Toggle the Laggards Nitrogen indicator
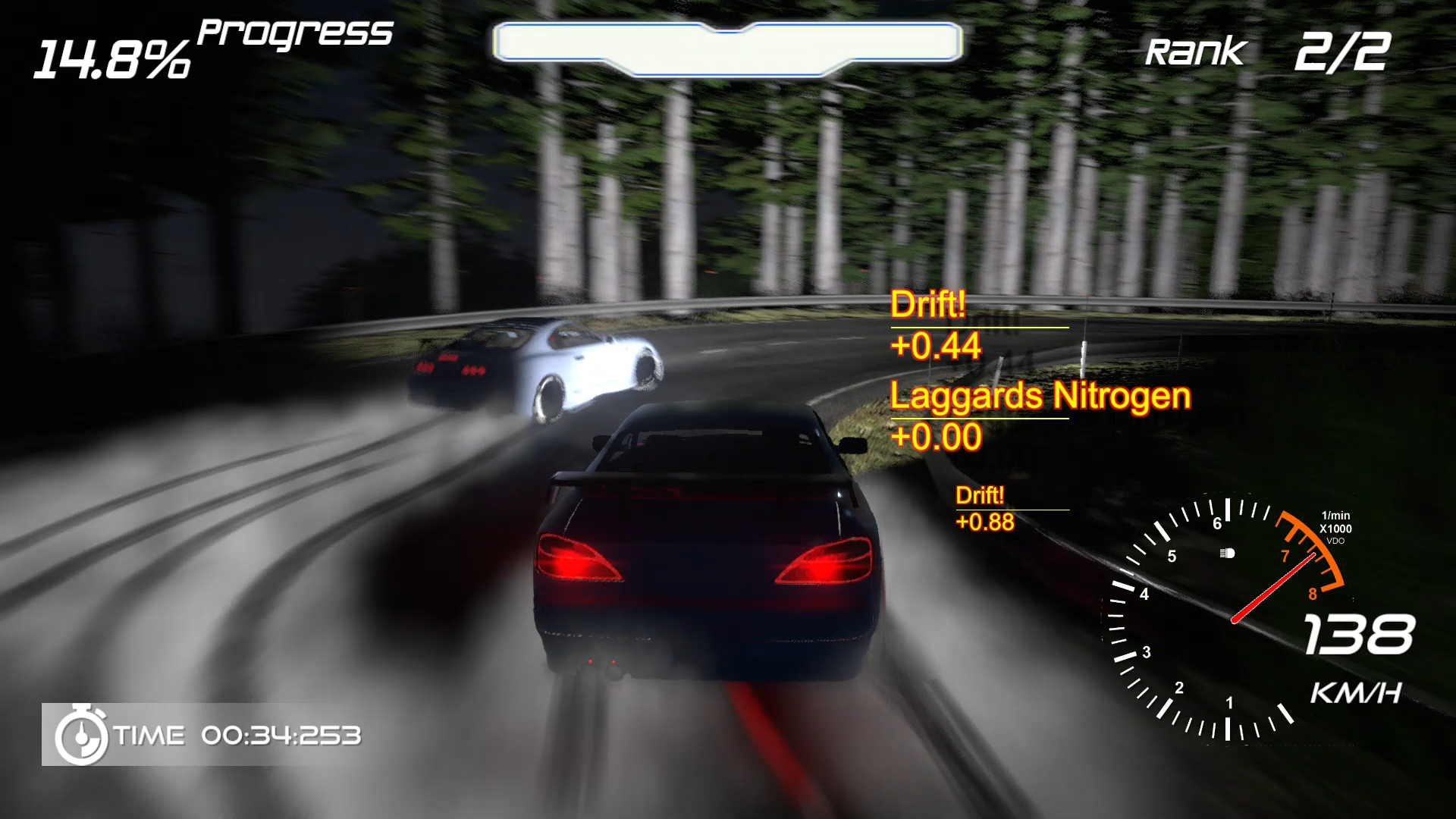The height and width of the screenshot is (819, 1456). [1039, 397]
